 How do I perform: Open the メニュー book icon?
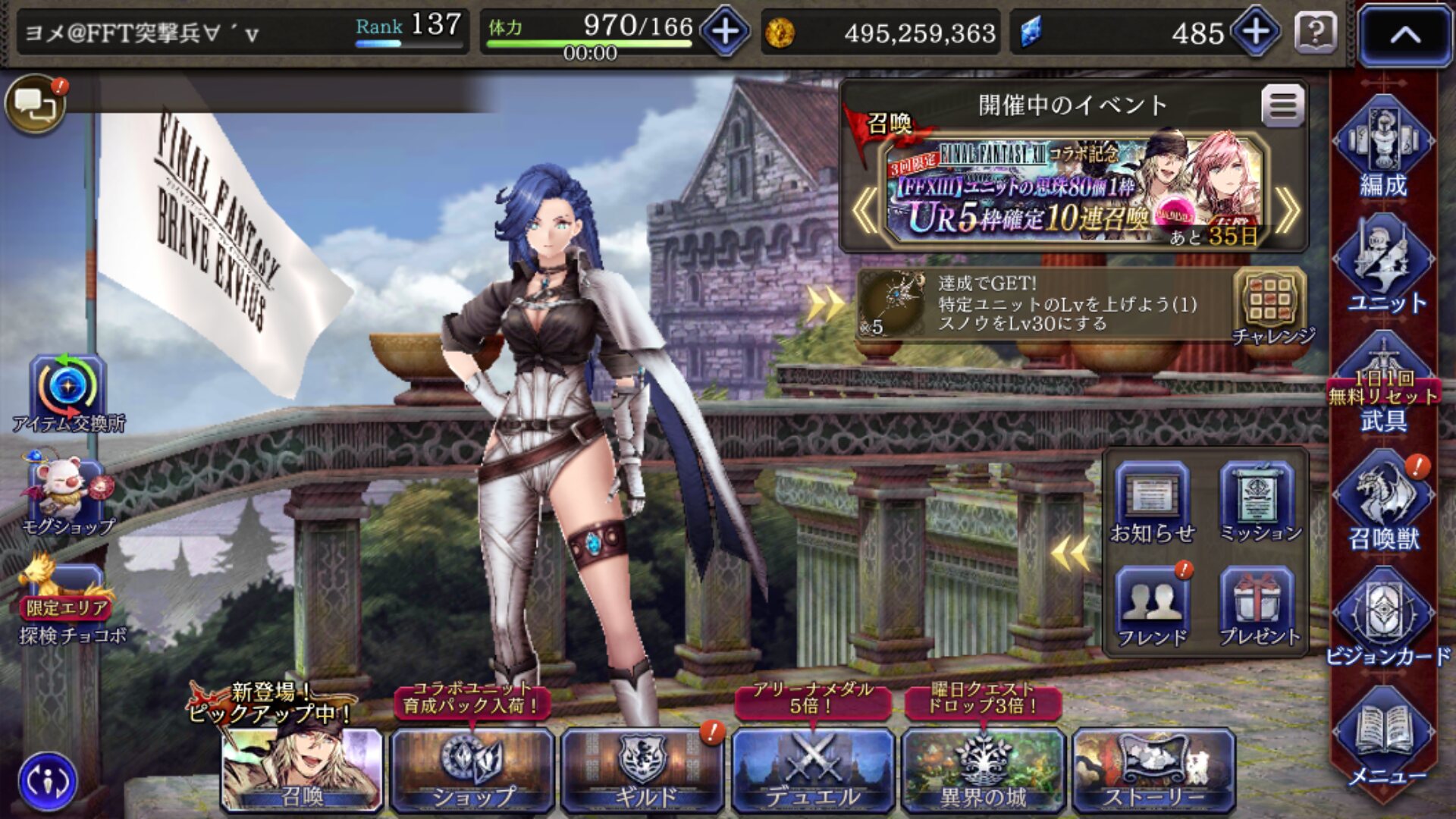[1385, 739]
